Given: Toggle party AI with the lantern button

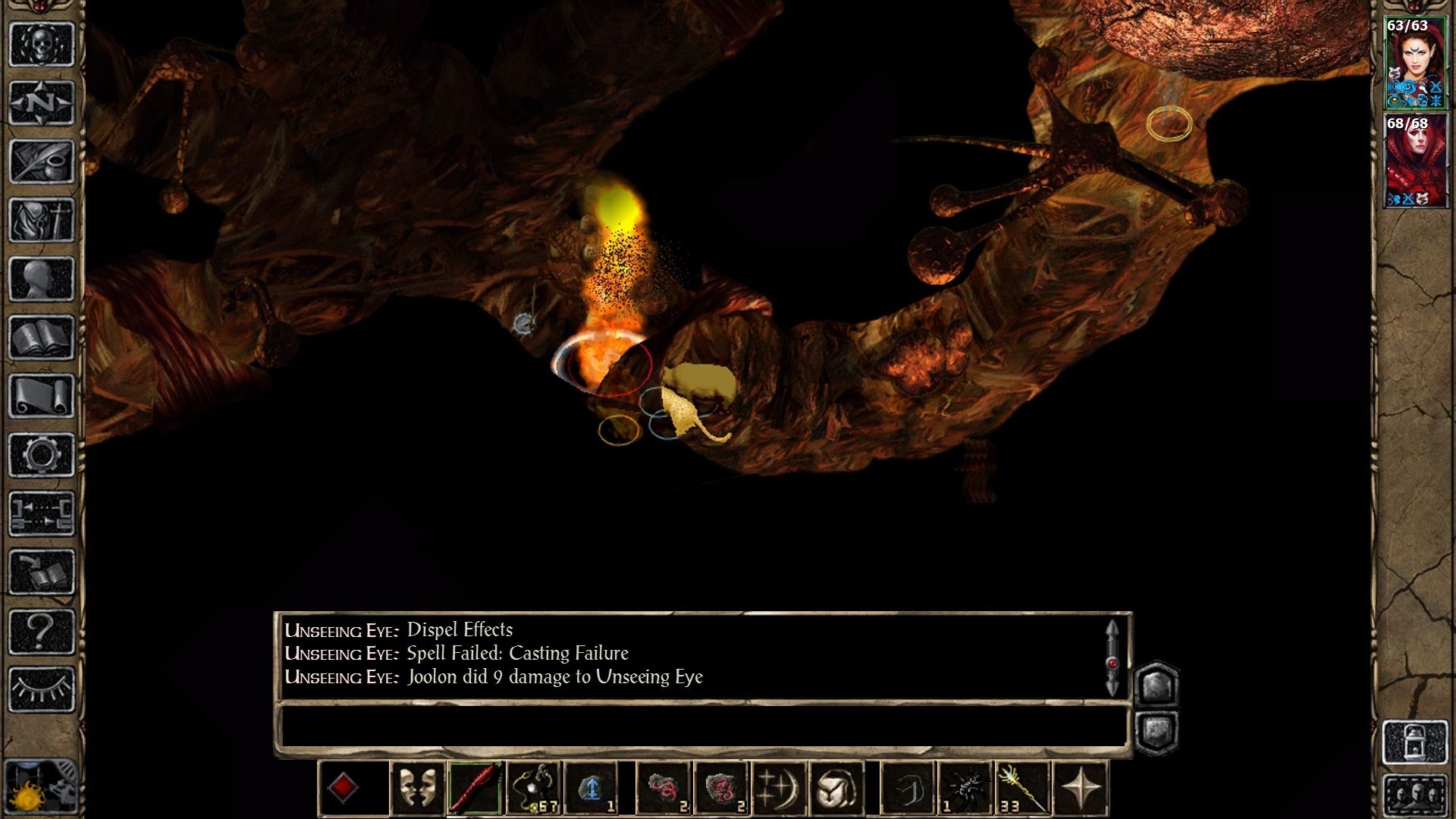Looking at the screenshot, I should pyautogui.click(x=1415, y=742).
